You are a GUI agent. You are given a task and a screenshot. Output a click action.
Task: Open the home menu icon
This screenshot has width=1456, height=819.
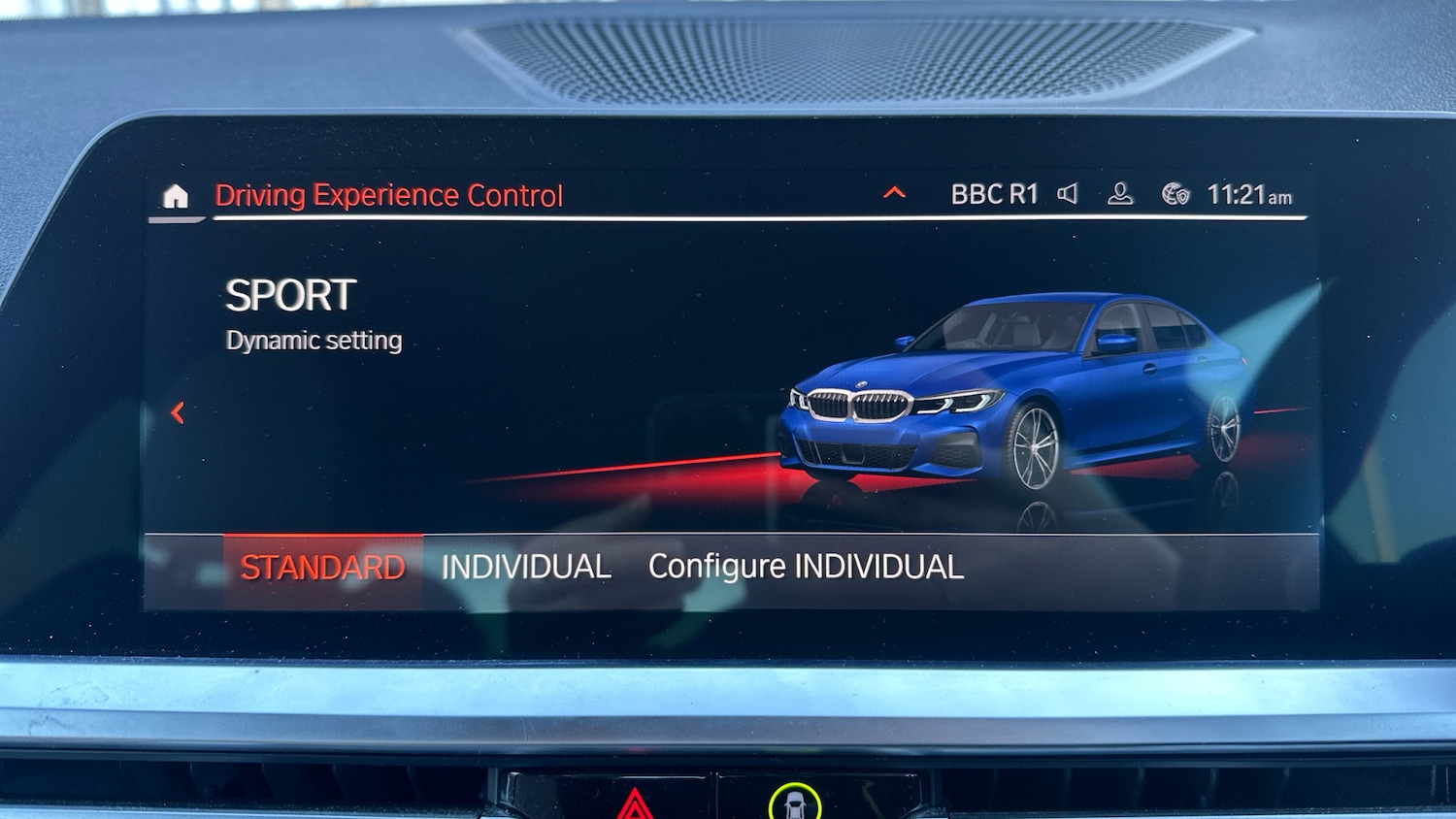(x=175, y=197)
